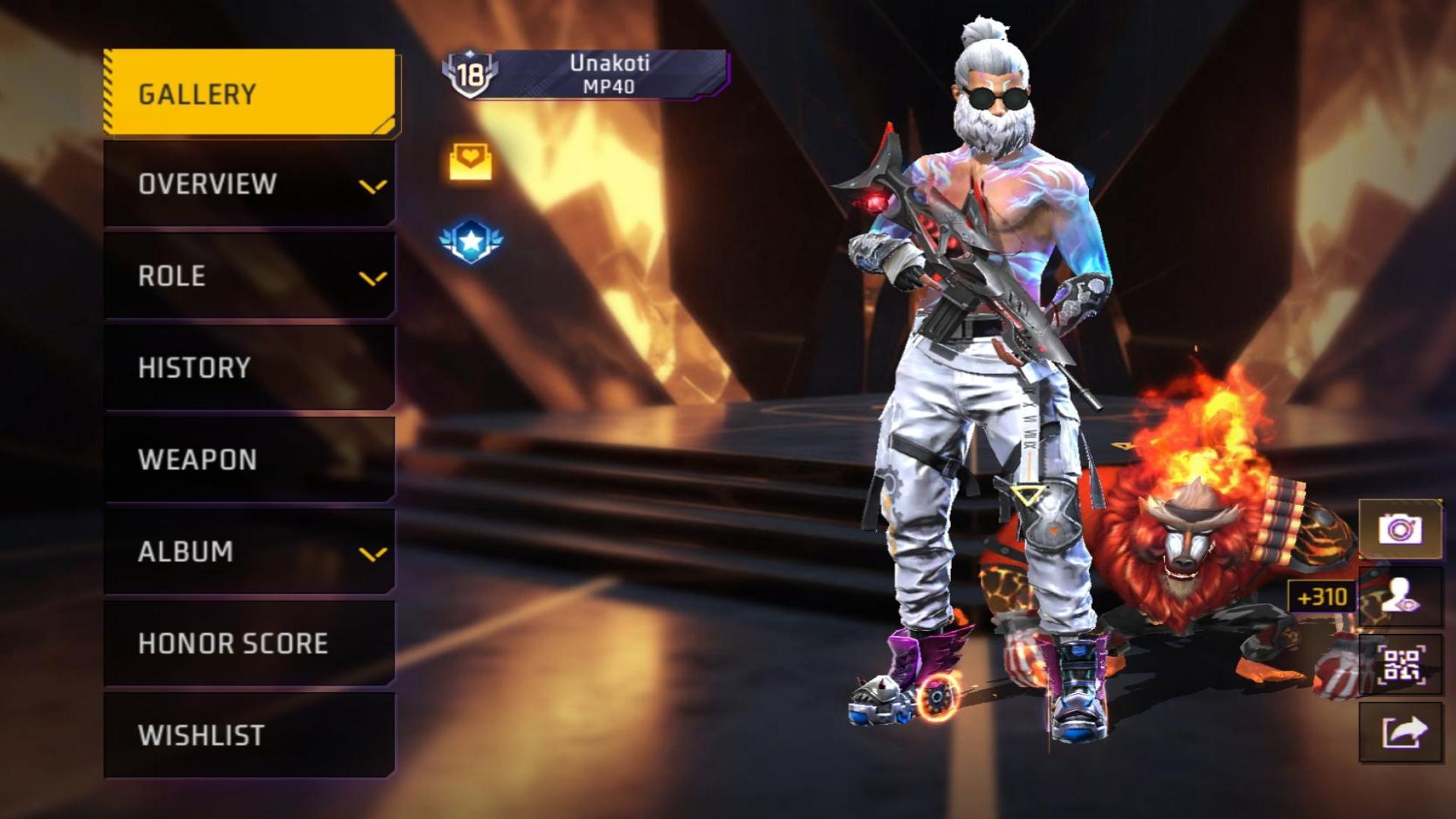Viewport: 1456px width, 819px height.
Task: Take a photo with the camera button
Action: 1400,529
